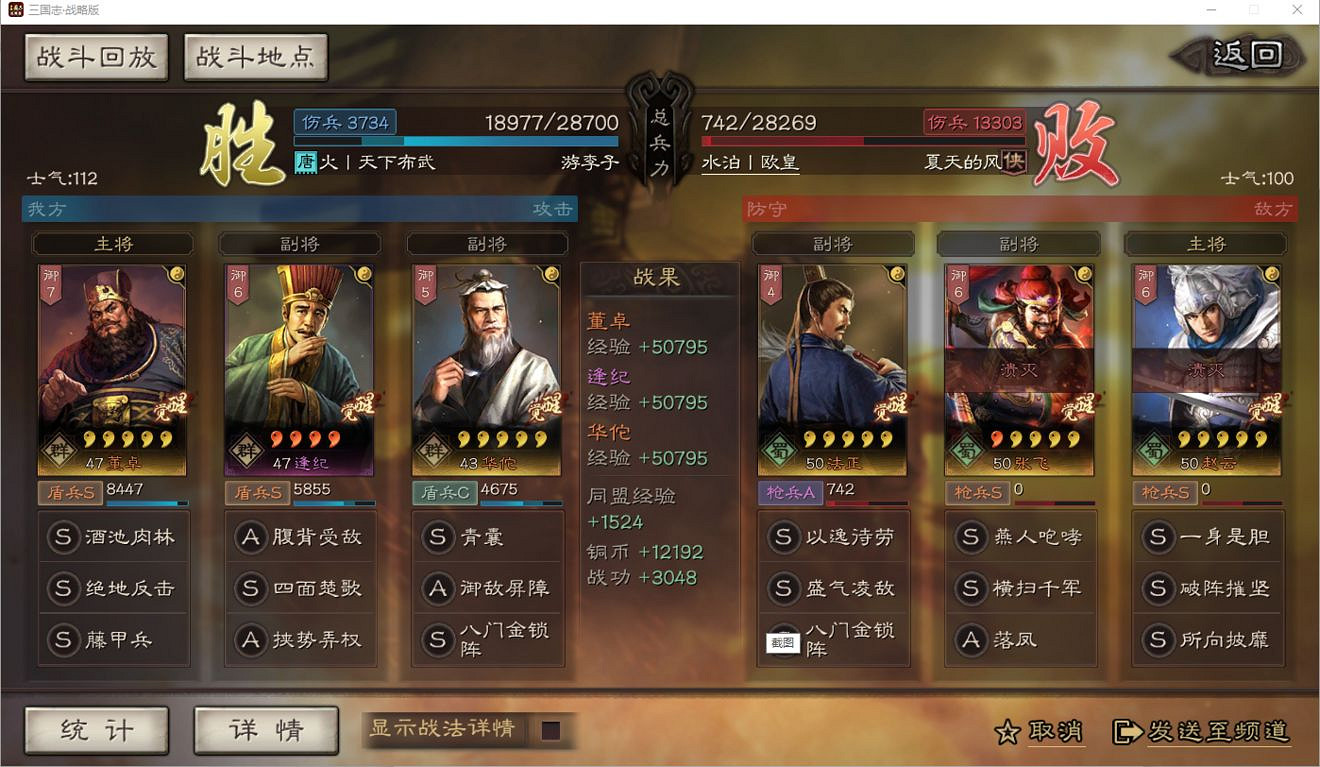The height and width of the screenshot is (767, 1320).
Task: Select 赵云's 一身是胆 skill icon
Action: pyautogui.click(x=1159, y=537)
